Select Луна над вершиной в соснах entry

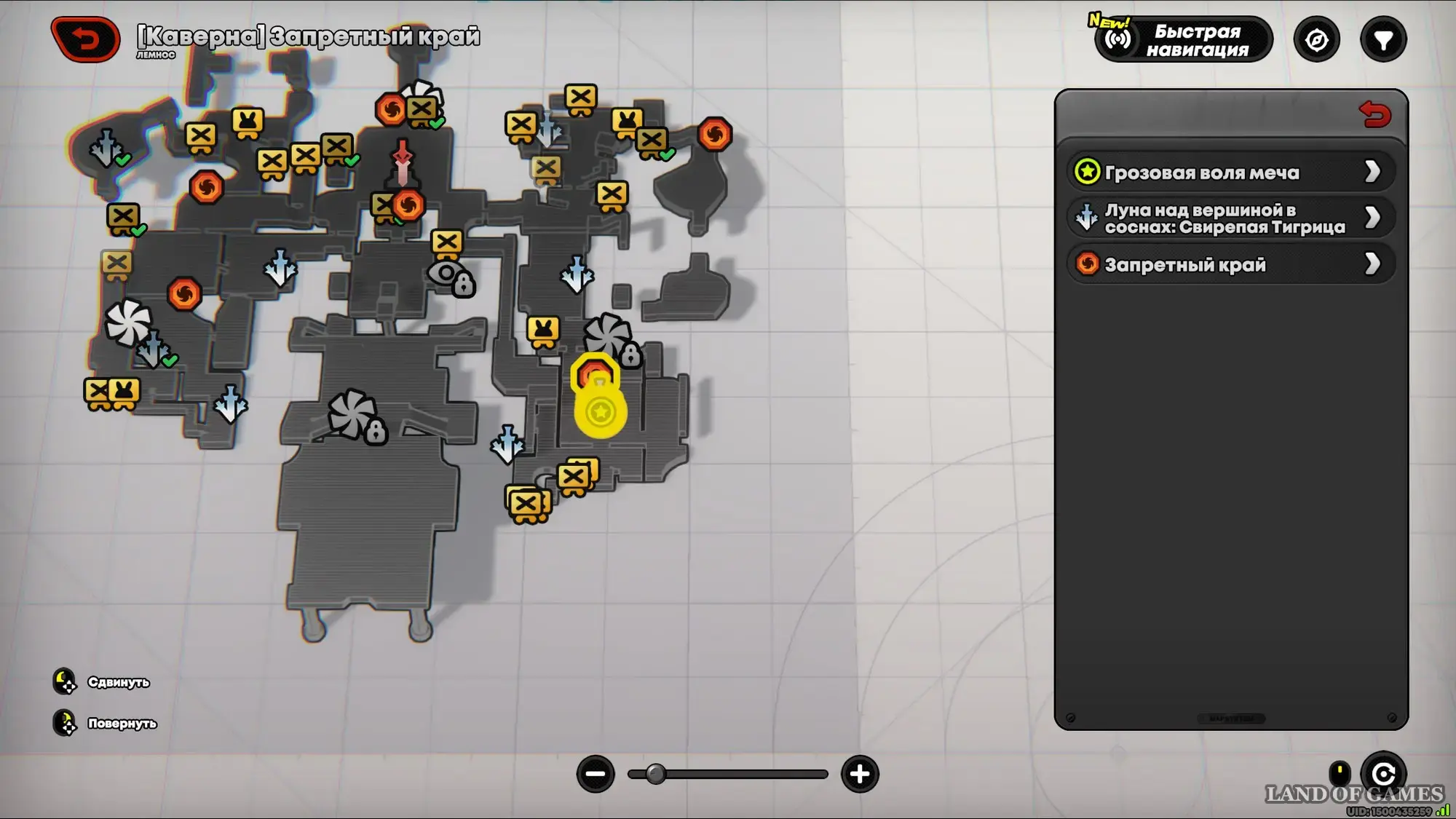(1230, 218)
